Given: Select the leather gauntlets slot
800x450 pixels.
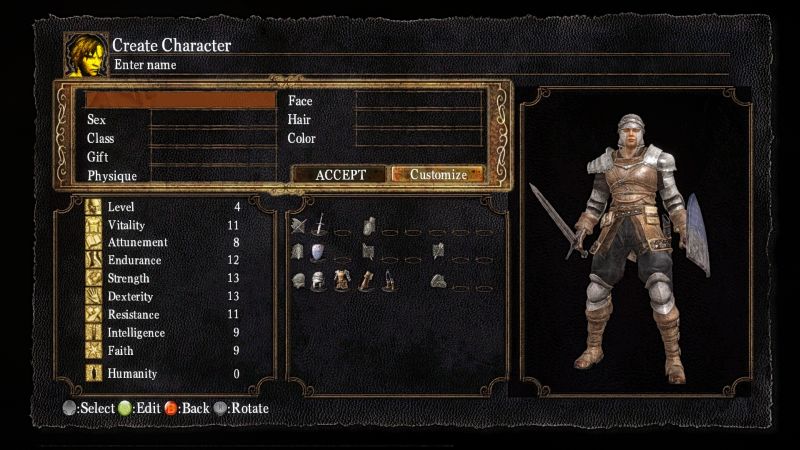Looking at the screenshot, I should pos(366,281).
